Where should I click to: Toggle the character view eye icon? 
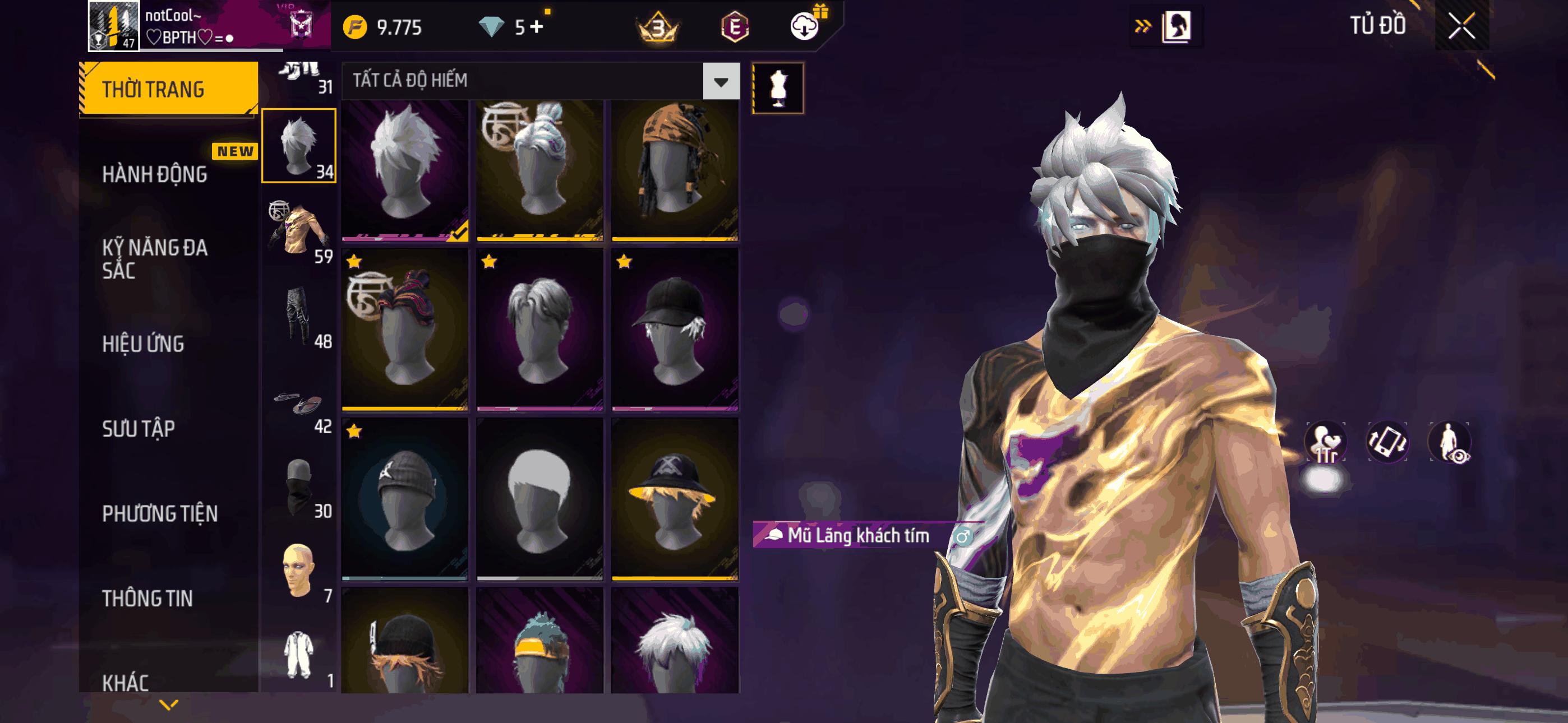(x=1449, y=441)
